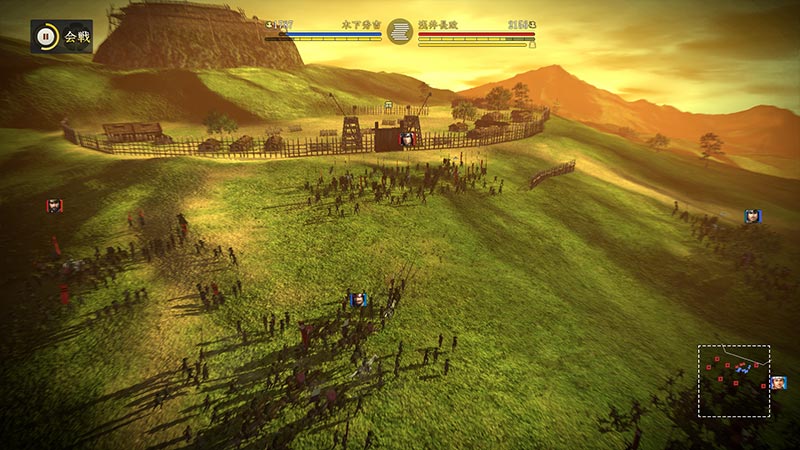Select the red enemy officer portrait at the fort gate
This screenshot has height=450, width=800.
407,140
